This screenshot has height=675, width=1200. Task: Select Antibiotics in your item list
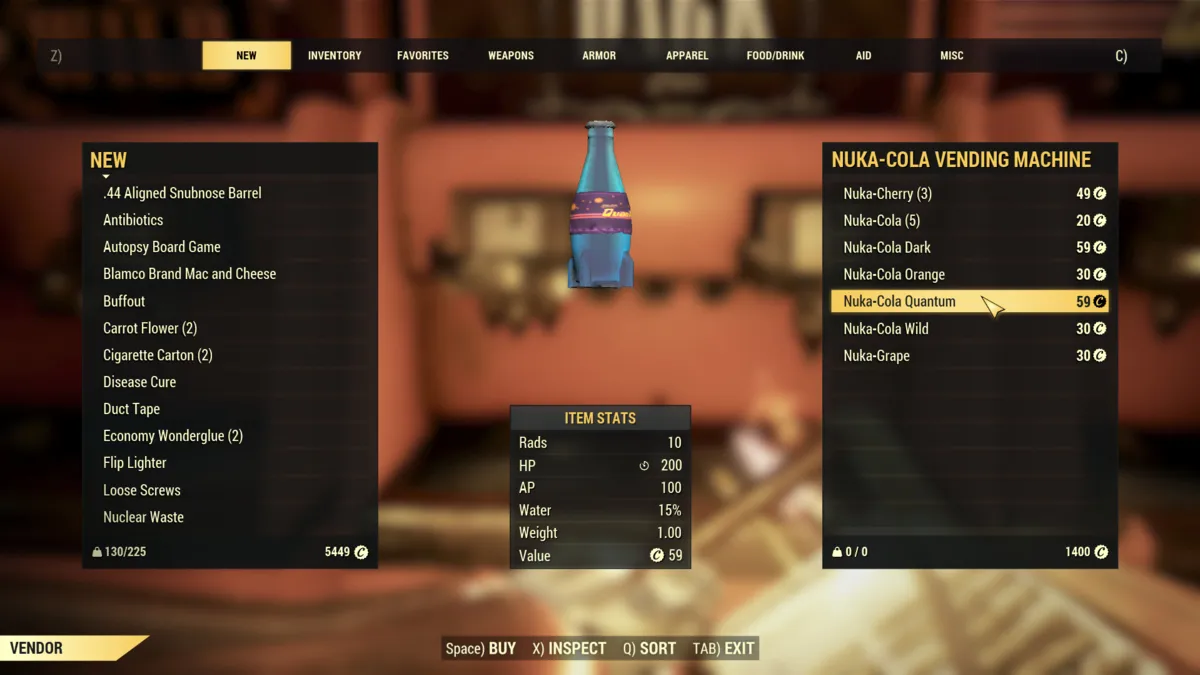pyautogui.click(x=133, y=220)
